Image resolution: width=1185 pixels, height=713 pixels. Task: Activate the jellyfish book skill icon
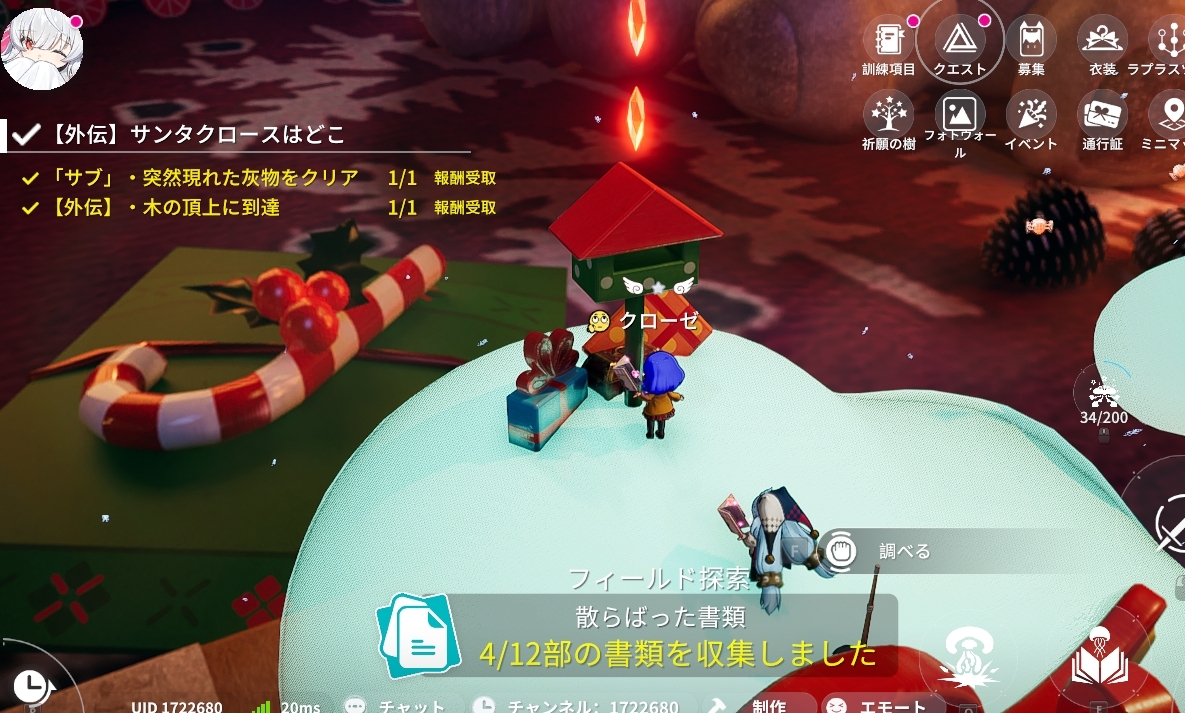click(x=1098, y=657)
